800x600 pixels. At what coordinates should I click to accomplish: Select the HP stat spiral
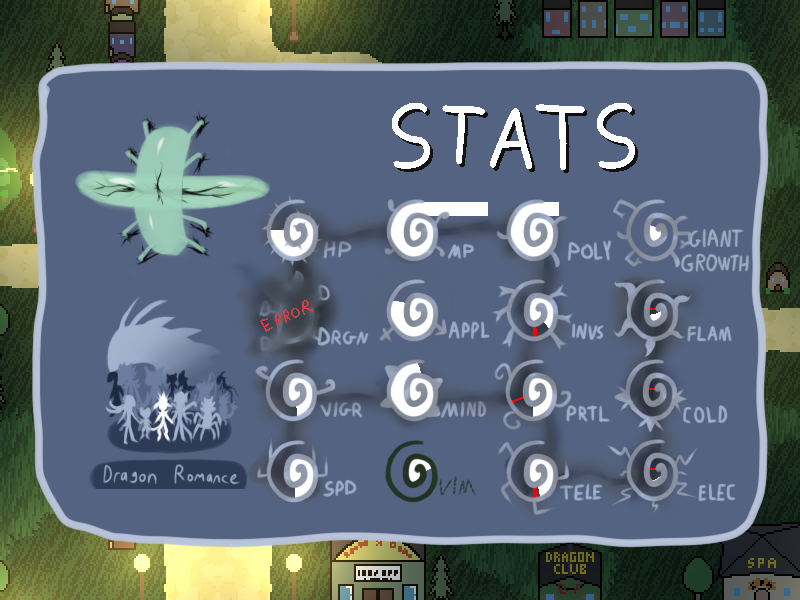click(x=293, y=232)
